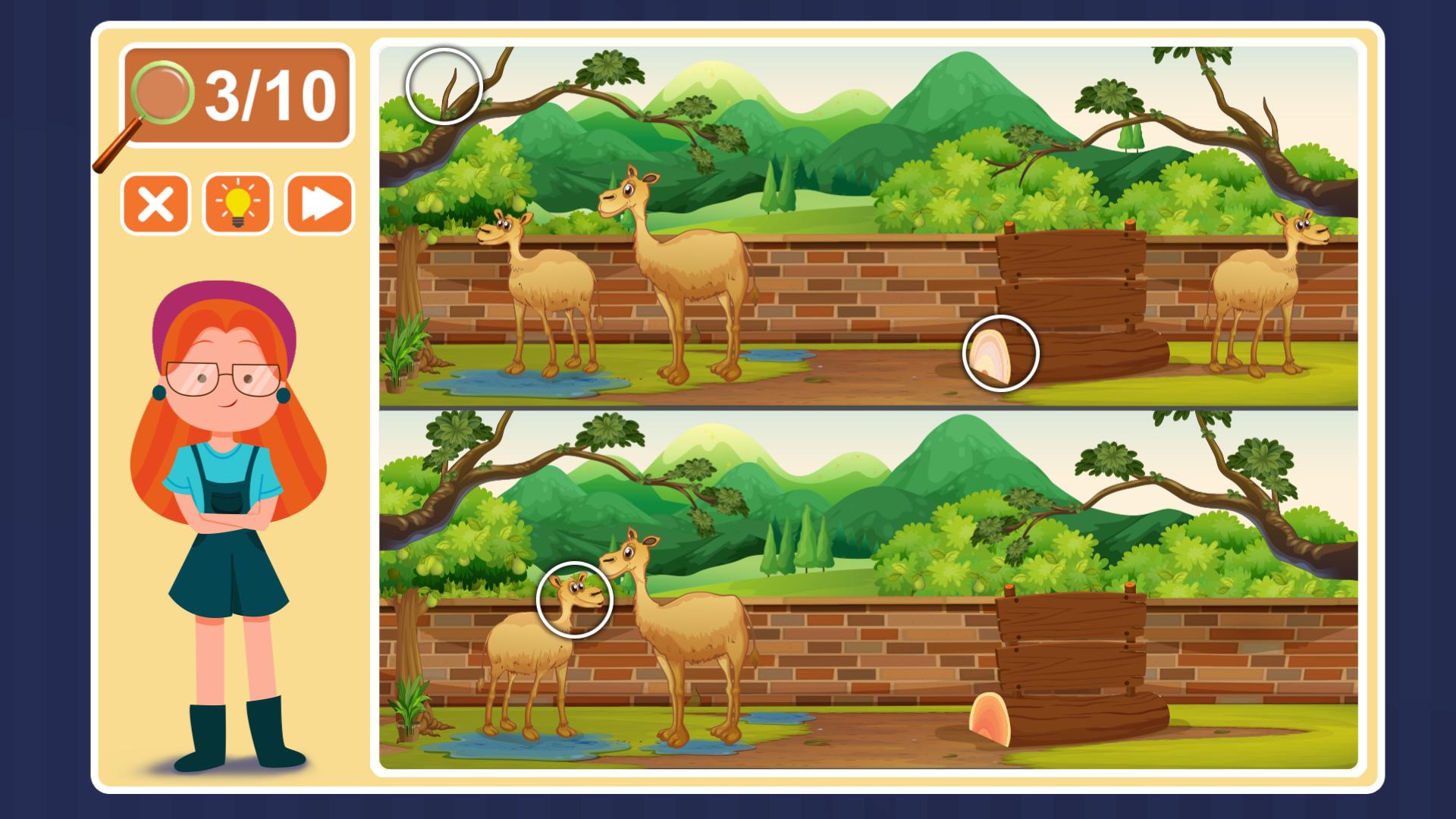Click the circled log end in the top picture
1456x819 pixels.
1001,353
